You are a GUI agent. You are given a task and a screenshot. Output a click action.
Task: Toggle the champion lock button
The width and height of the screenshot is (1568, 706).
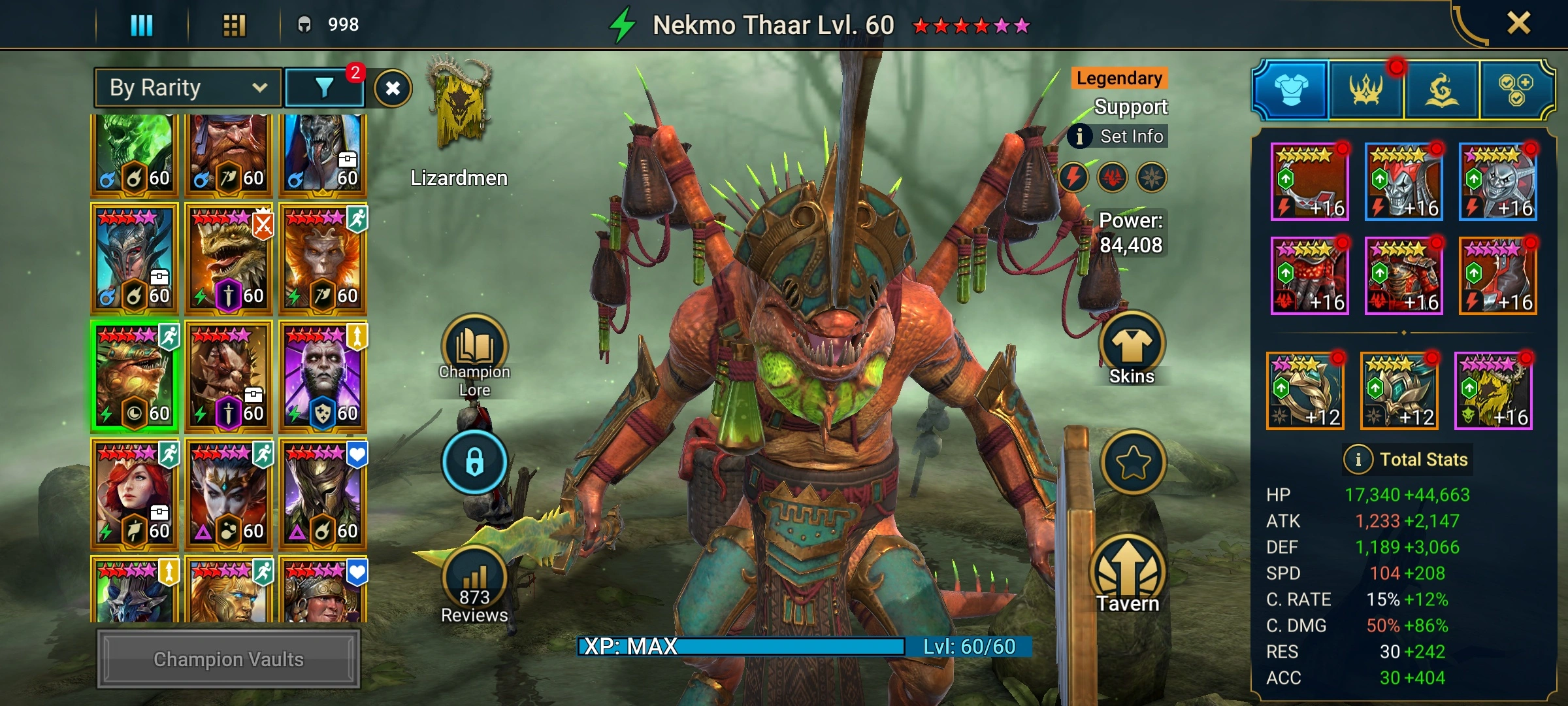point(474,462)
